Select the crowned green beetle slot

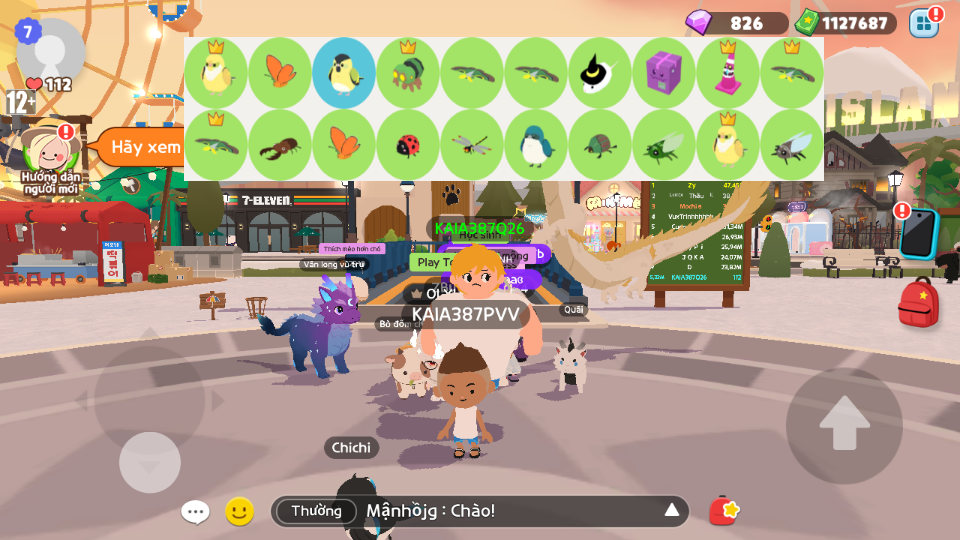click(408, 73)
